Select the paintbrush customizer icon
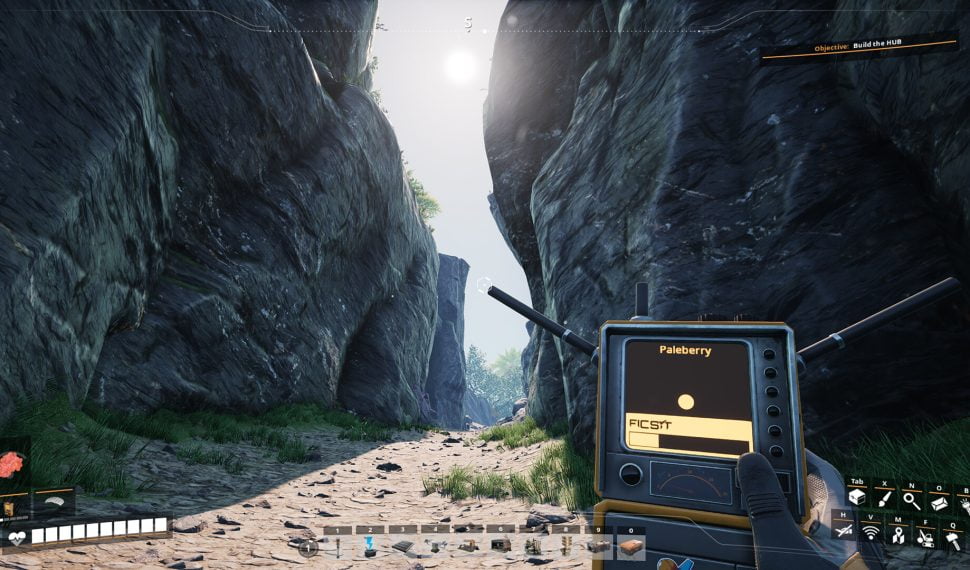This screenshot has width=970, height=570. (x=884, y=497)
